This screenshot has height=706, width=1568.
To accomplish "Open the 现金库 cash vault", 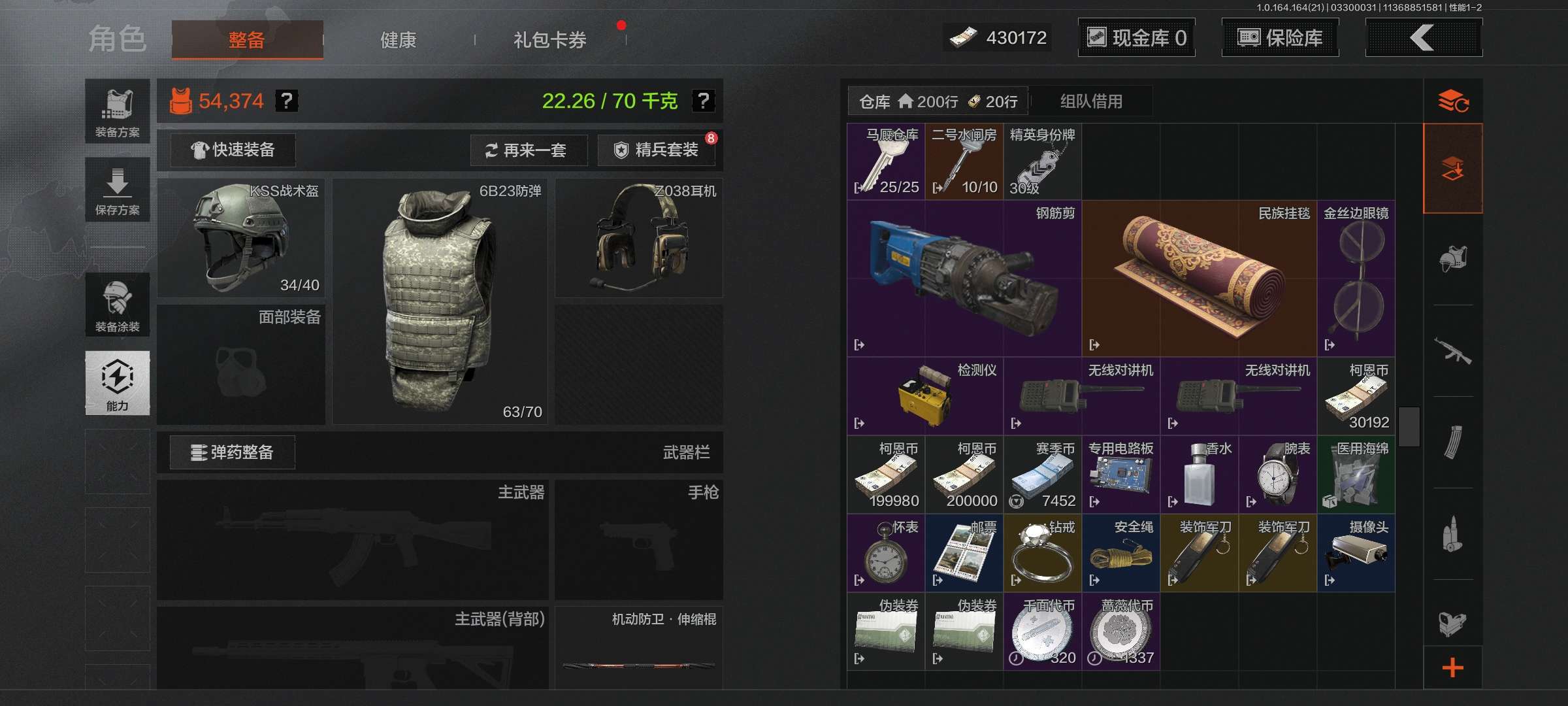I will pyautogui.click(x=1136, y=38).
